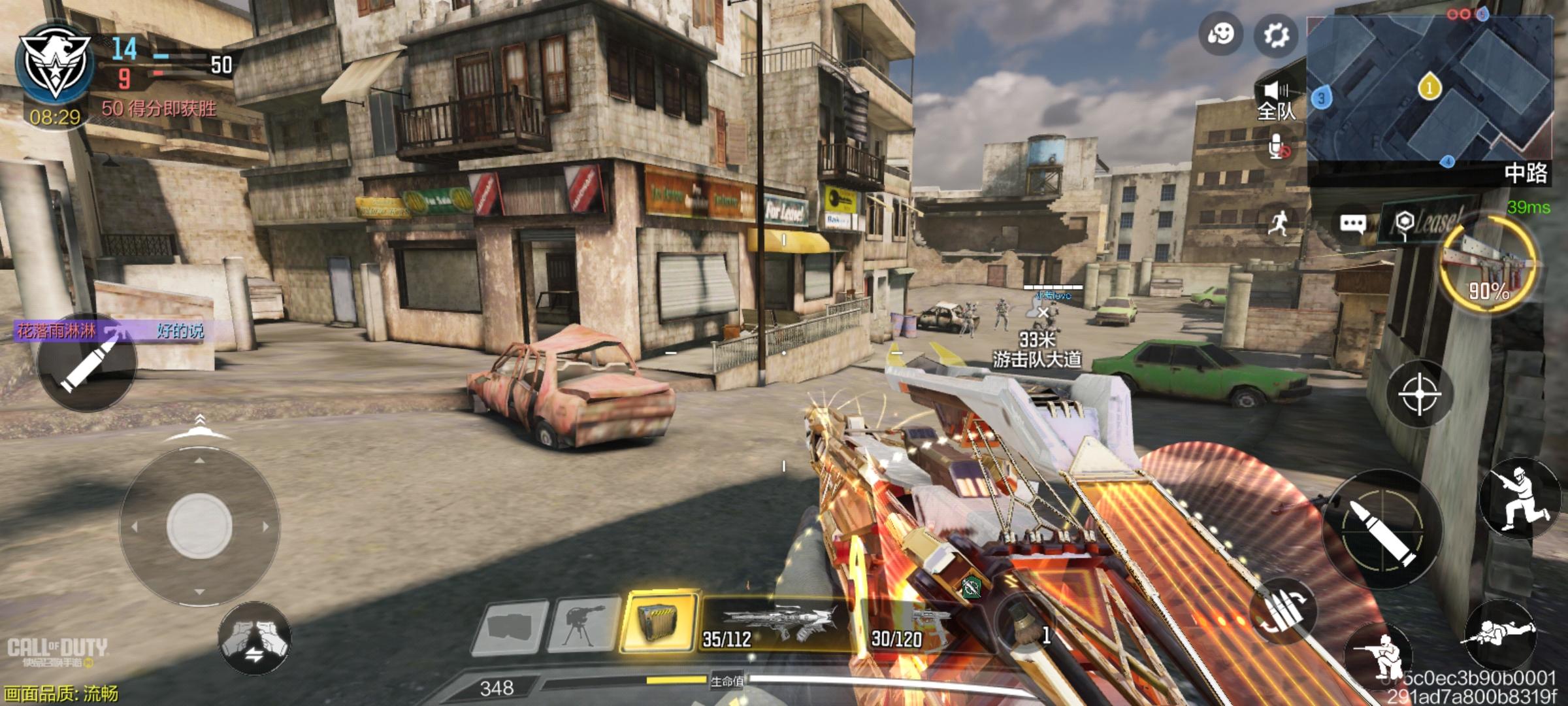The width and height of the screenshot is (1568, 706).
Task: Toggle the running man auto-sprint icon
Action: pos(1279,224)
